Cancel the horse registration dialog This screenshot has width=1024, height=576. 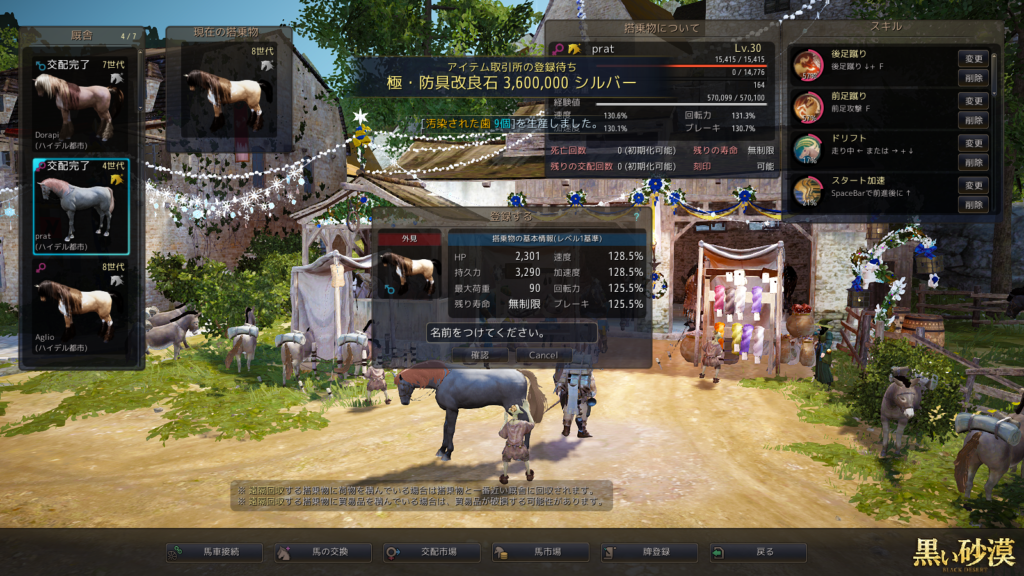tap(543, 355)
